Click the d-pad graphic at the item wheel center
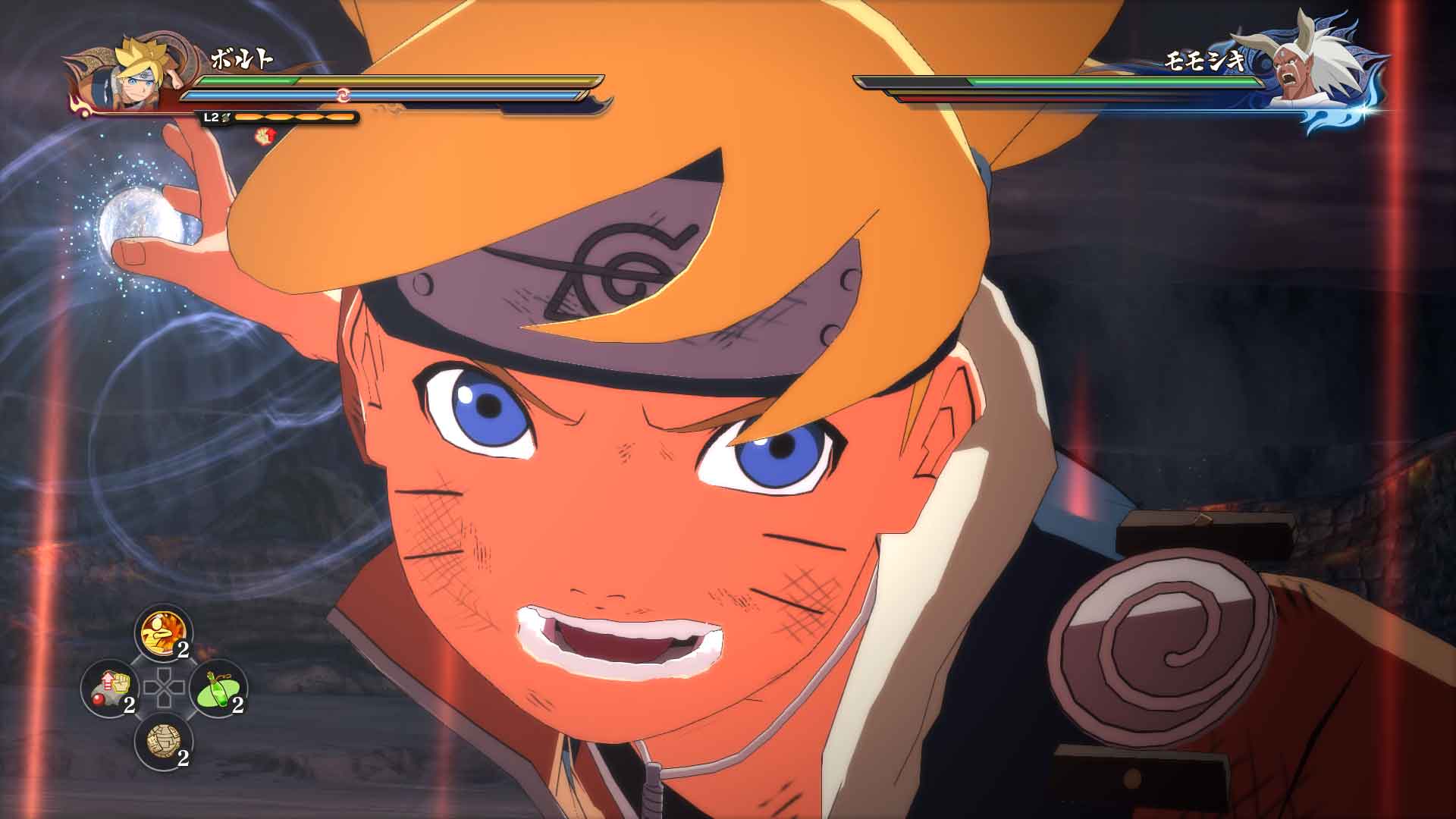This screenshot has width=1456, height=819. pos(165,688)
